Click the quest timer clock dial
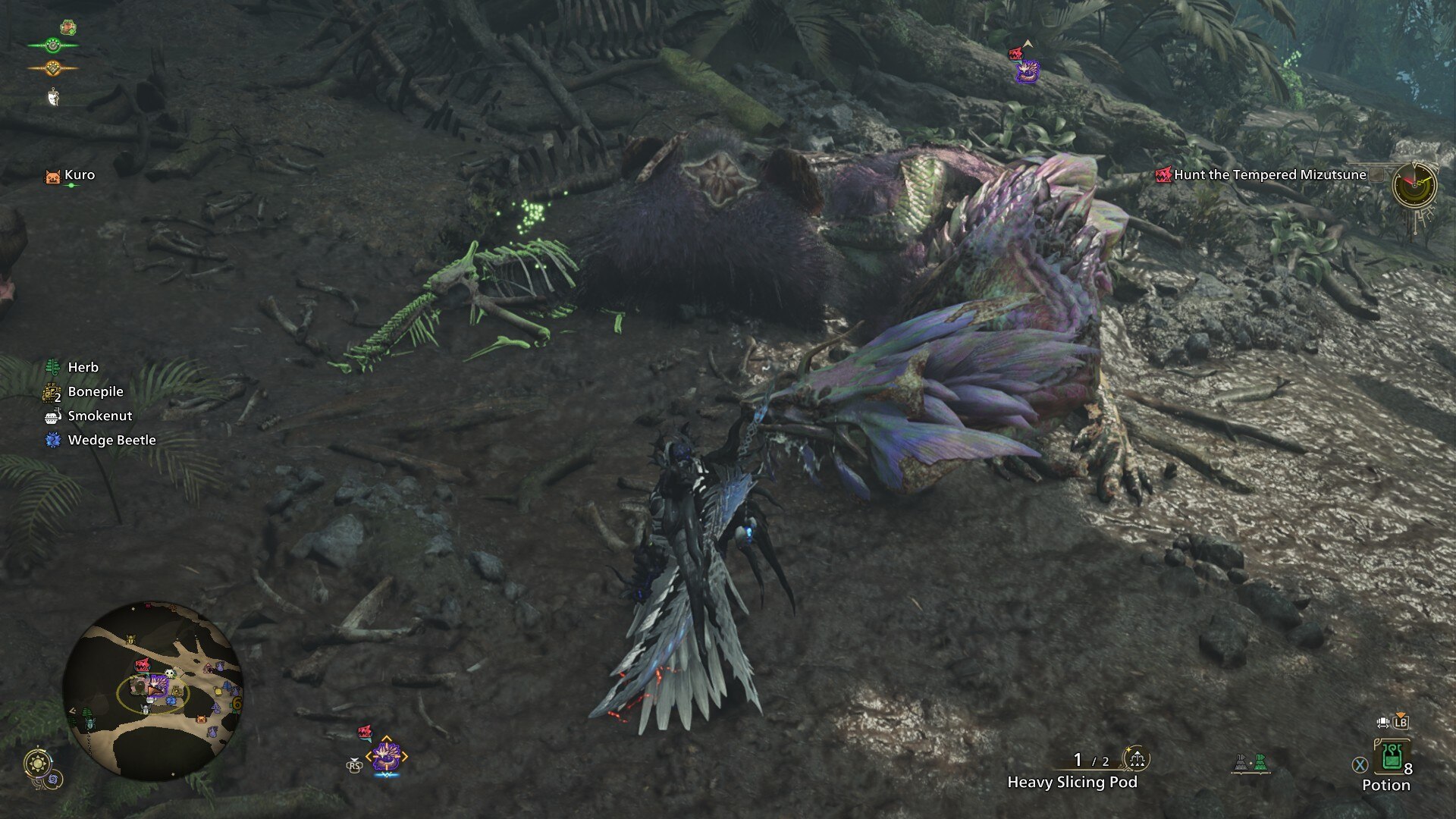Screen dimensions: 1456x819 coord(1414,184)
